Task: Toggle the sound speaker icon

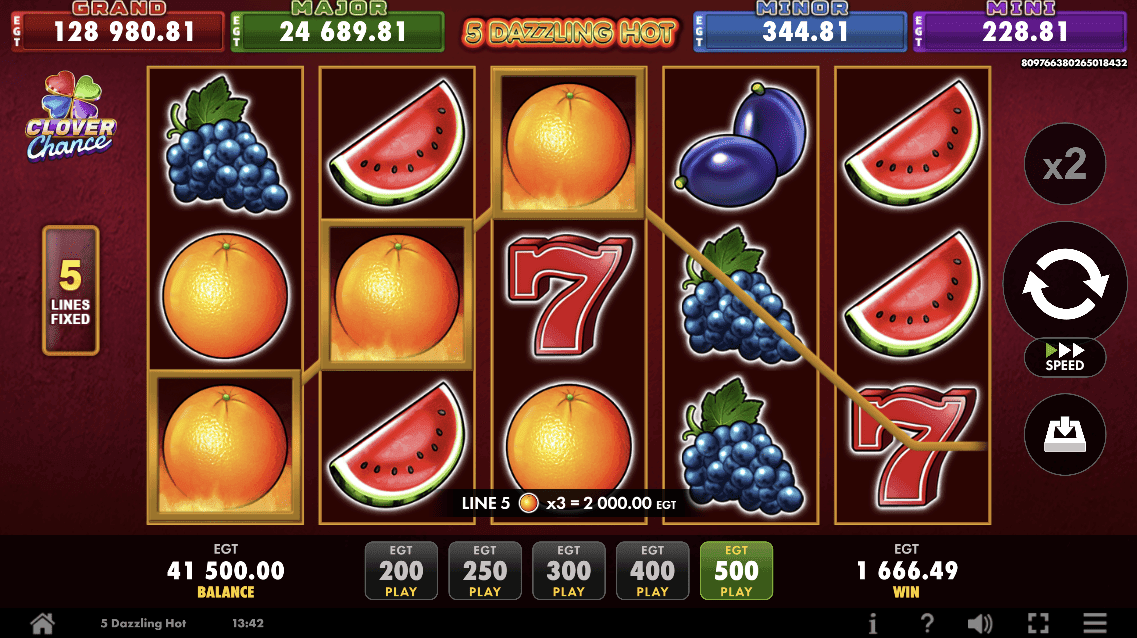Action: (x=980, y=623)
